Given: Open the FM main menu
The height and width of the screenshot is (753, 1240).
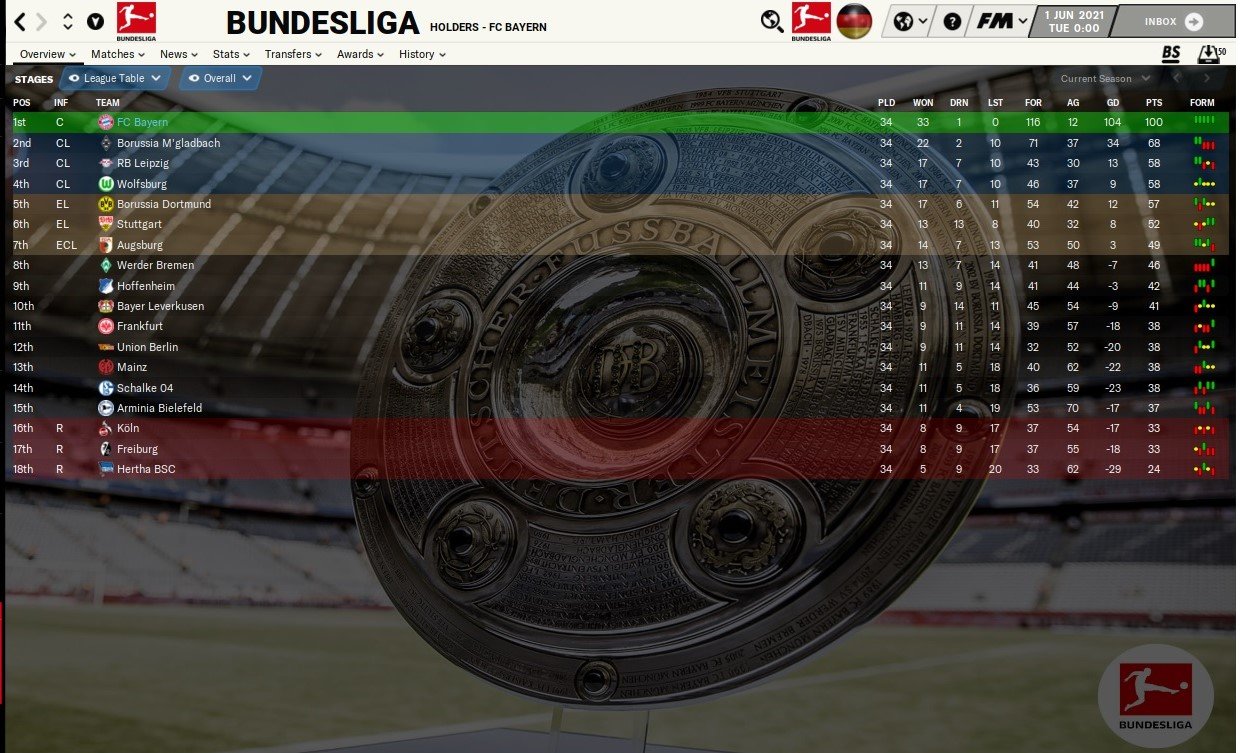Looking at the screenshot, I should coord(1001,21).
